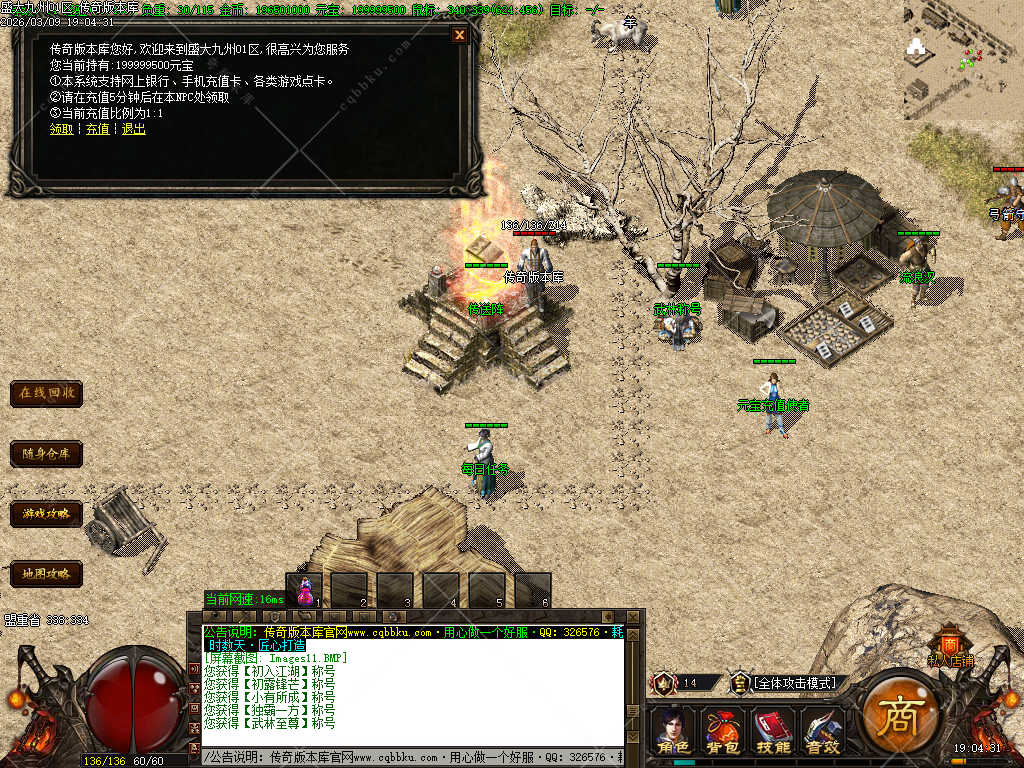Select the 充值 (recharge) dialogue link

[x=97, y=129]
